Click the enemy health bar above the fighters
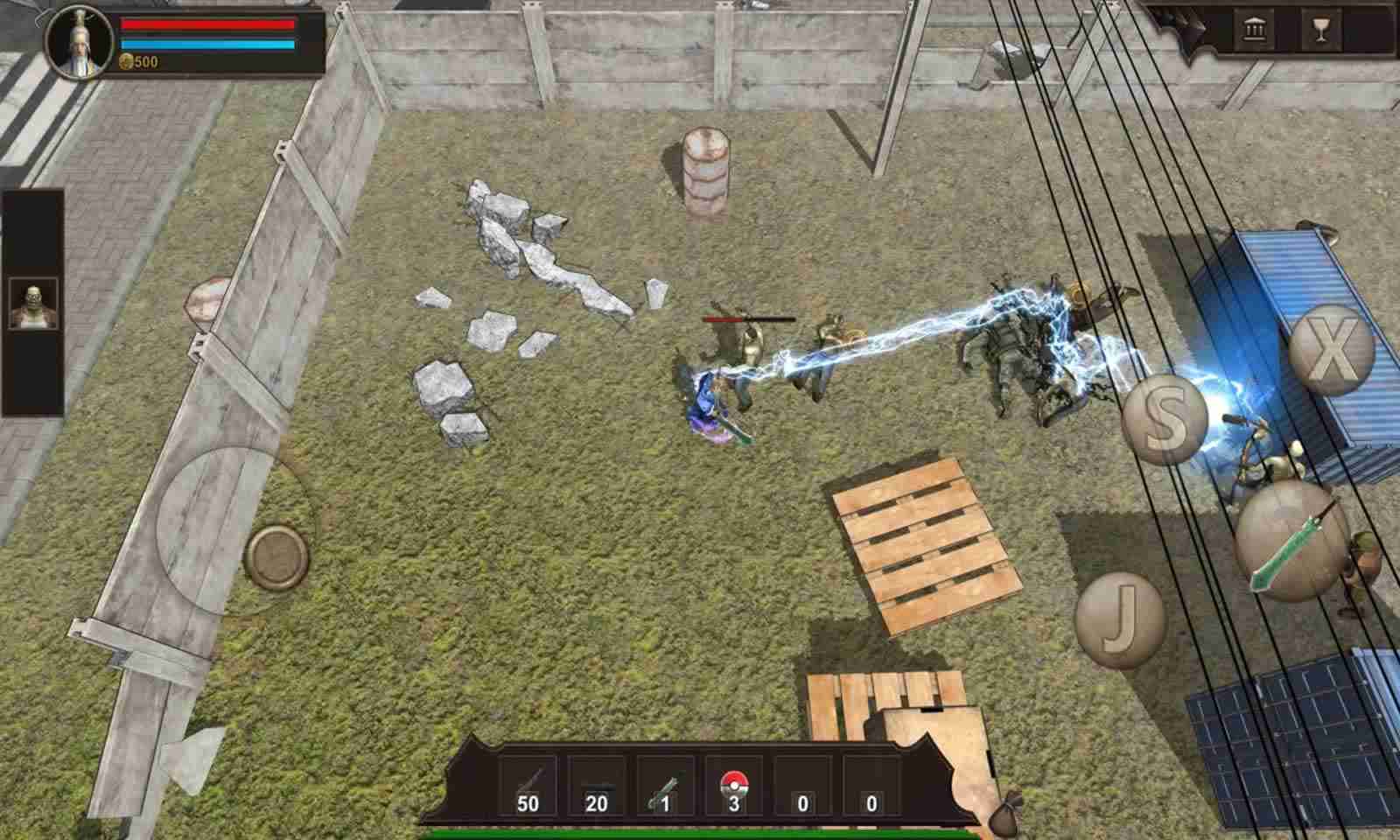This screenshot has height=840, width=1400. (x=748, y=318)
